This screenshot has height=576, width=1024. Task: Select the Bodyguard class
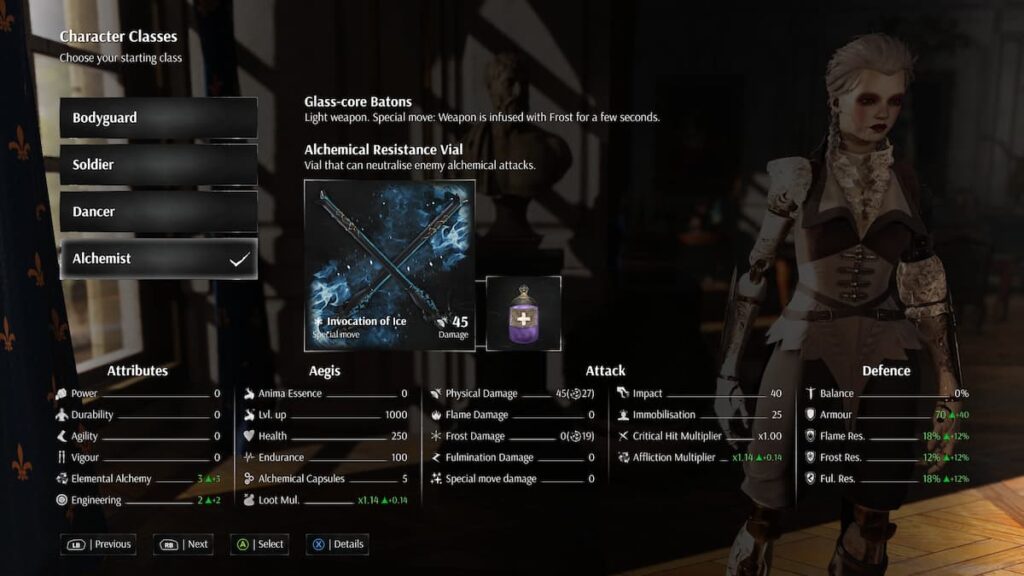(158, 118)
